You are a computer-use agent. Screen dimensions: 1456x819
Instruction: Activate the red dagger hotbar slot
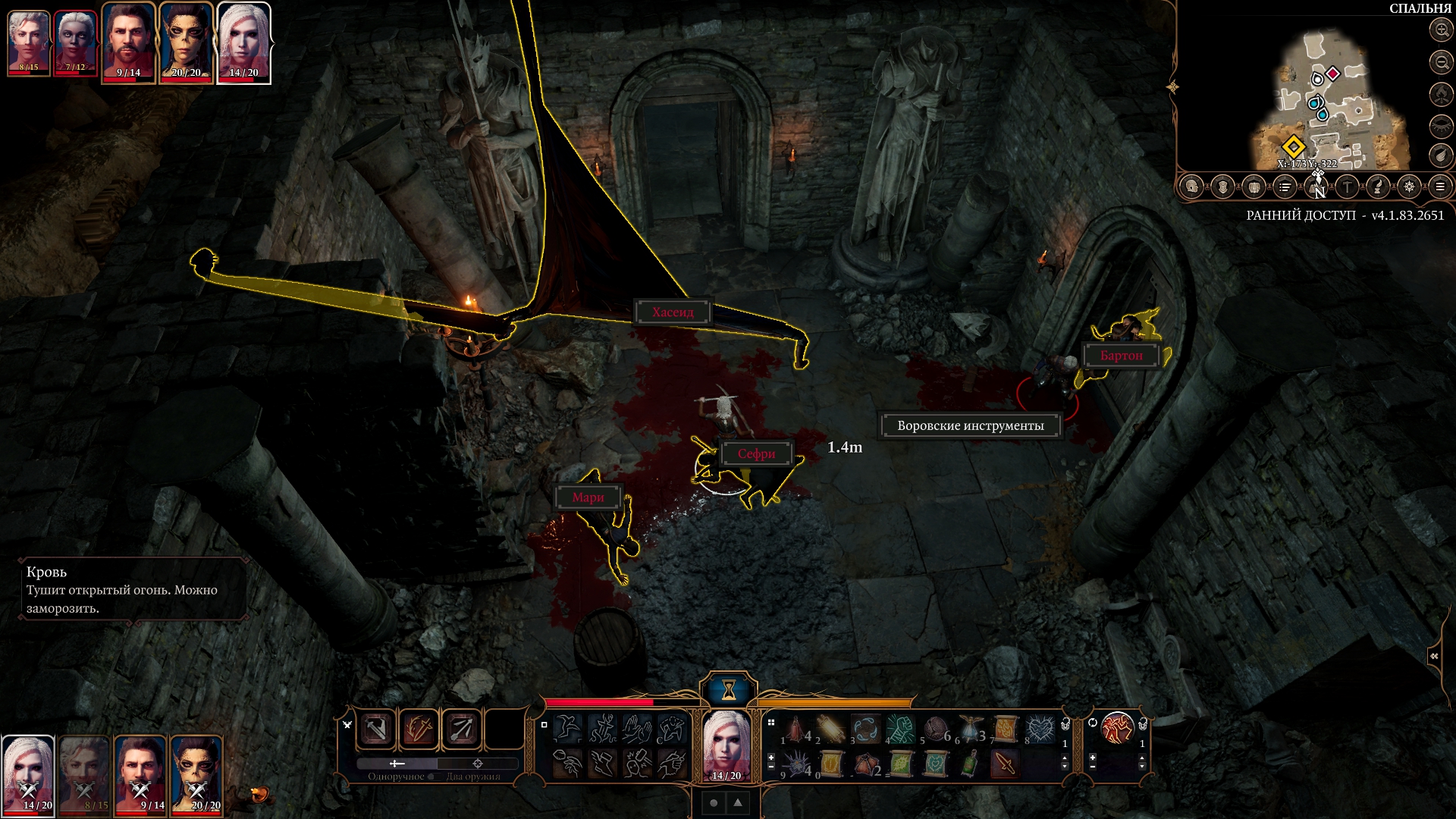(x=1005, y=764)
